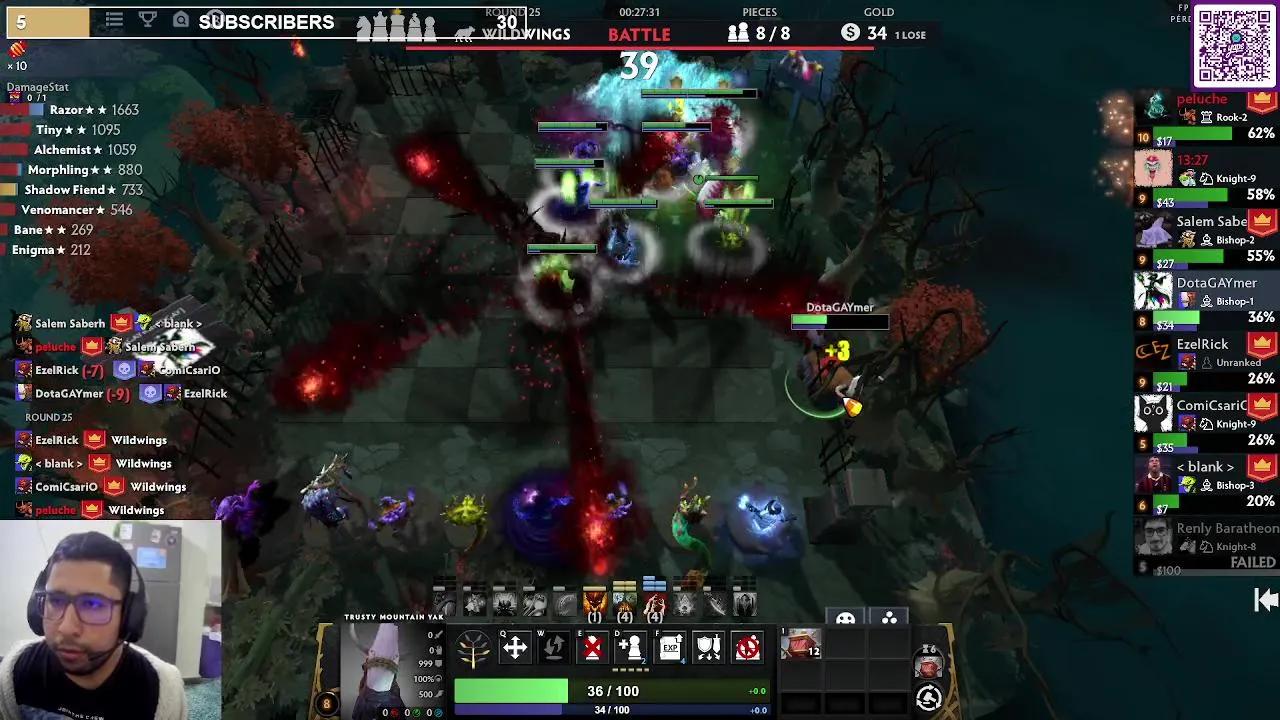1280x720 pixels.
Task: Open the smiley face emote button
Action: 845,619
